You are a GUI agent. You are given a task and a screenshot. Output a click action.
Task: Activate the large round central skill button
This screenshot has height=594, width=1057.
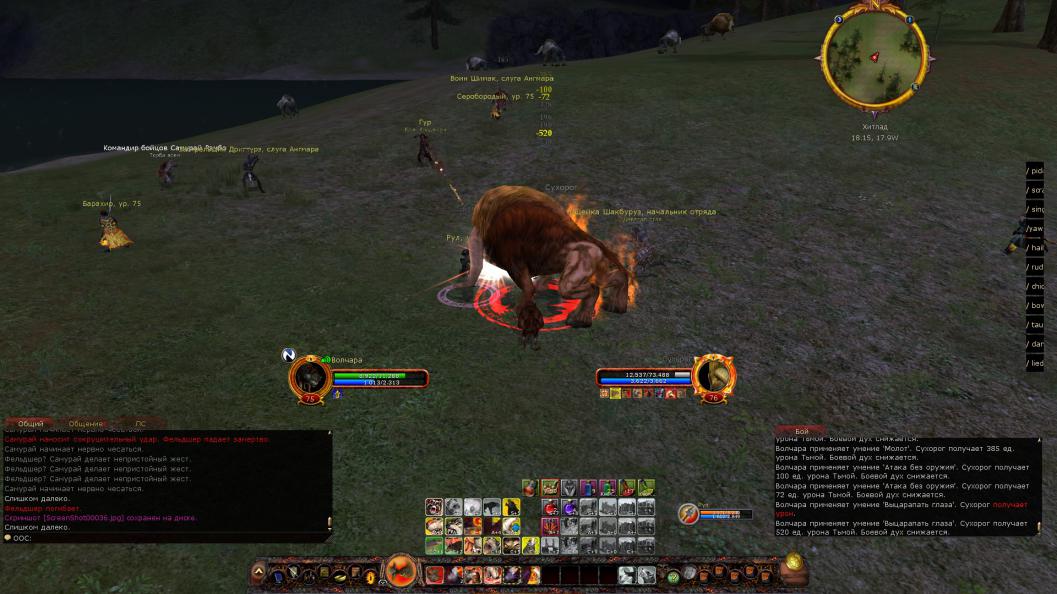[x=402, y=573]
